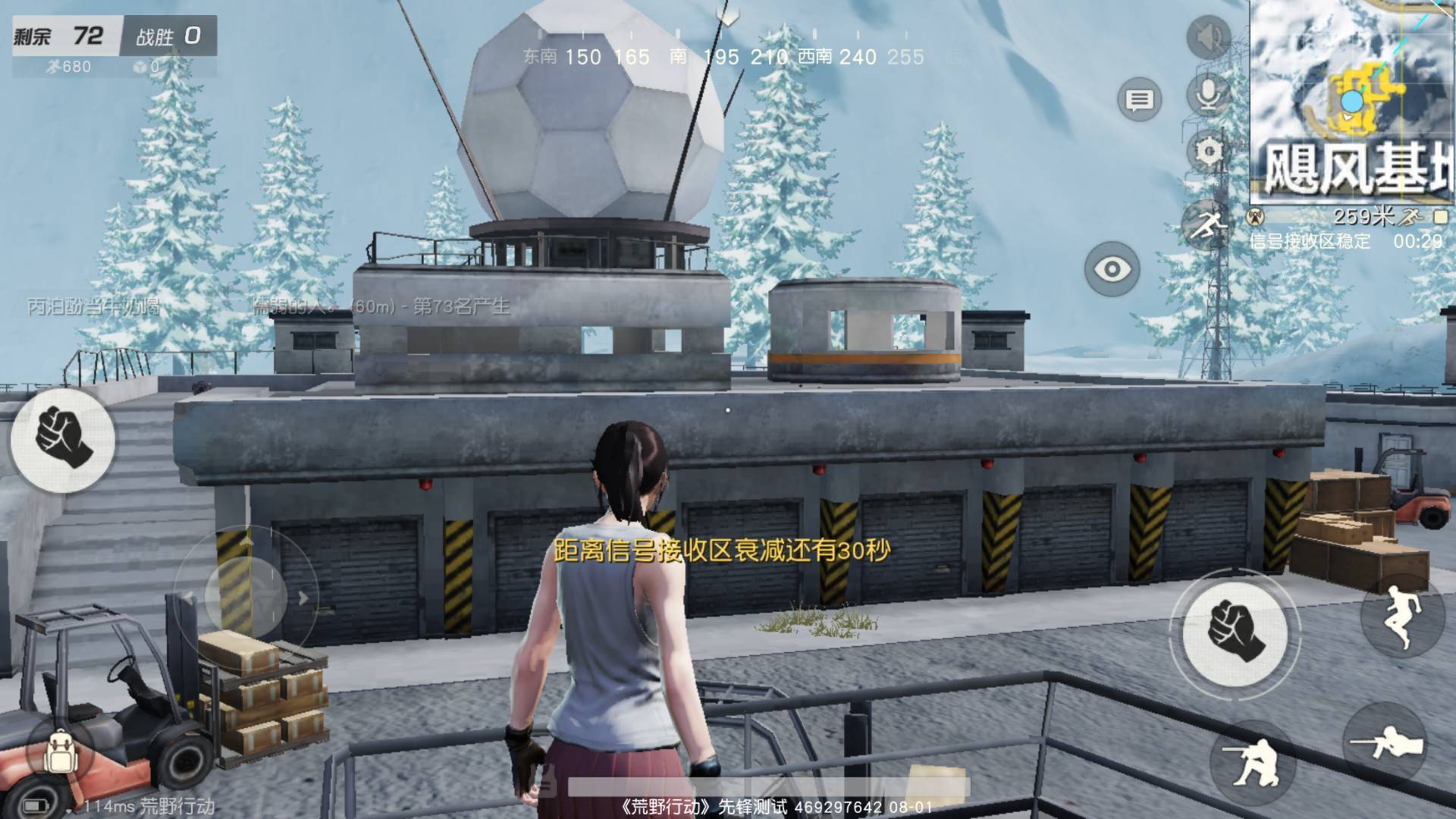Screen dimensions: 1456x819
Task: Open the gear settings menu
Action: 1208,152
